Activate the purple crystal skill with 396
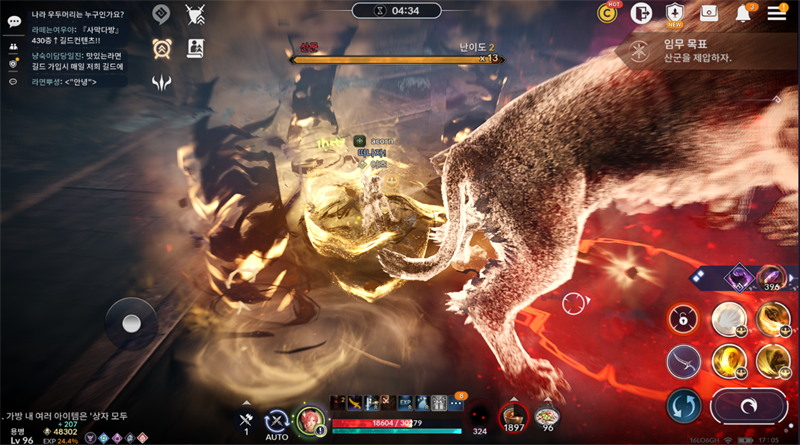The height and width of the screenshot is (445, 800). (x=771, y=277)
